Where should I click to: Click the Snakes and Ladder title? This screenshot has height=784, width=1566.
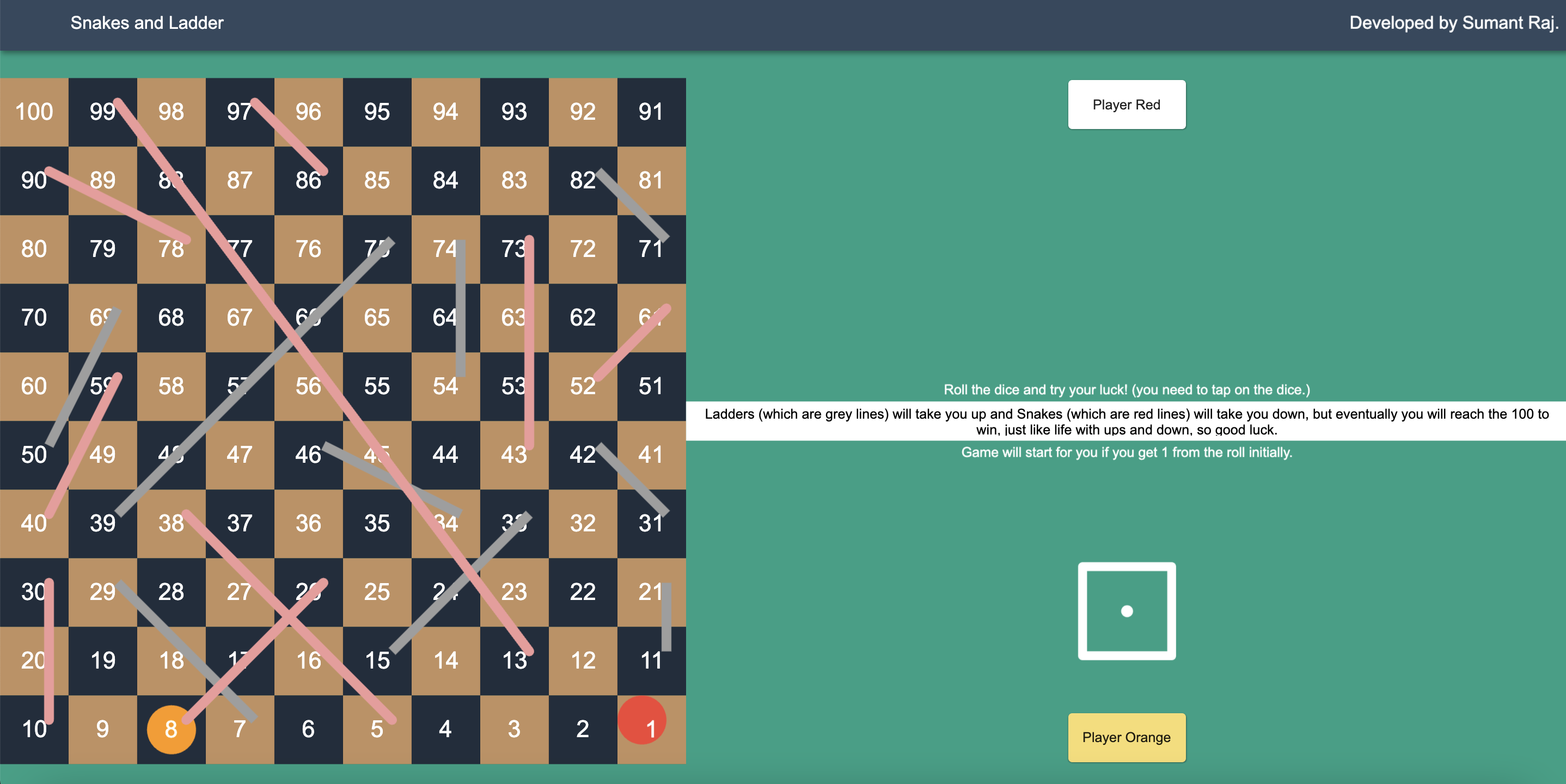[146, 23]
